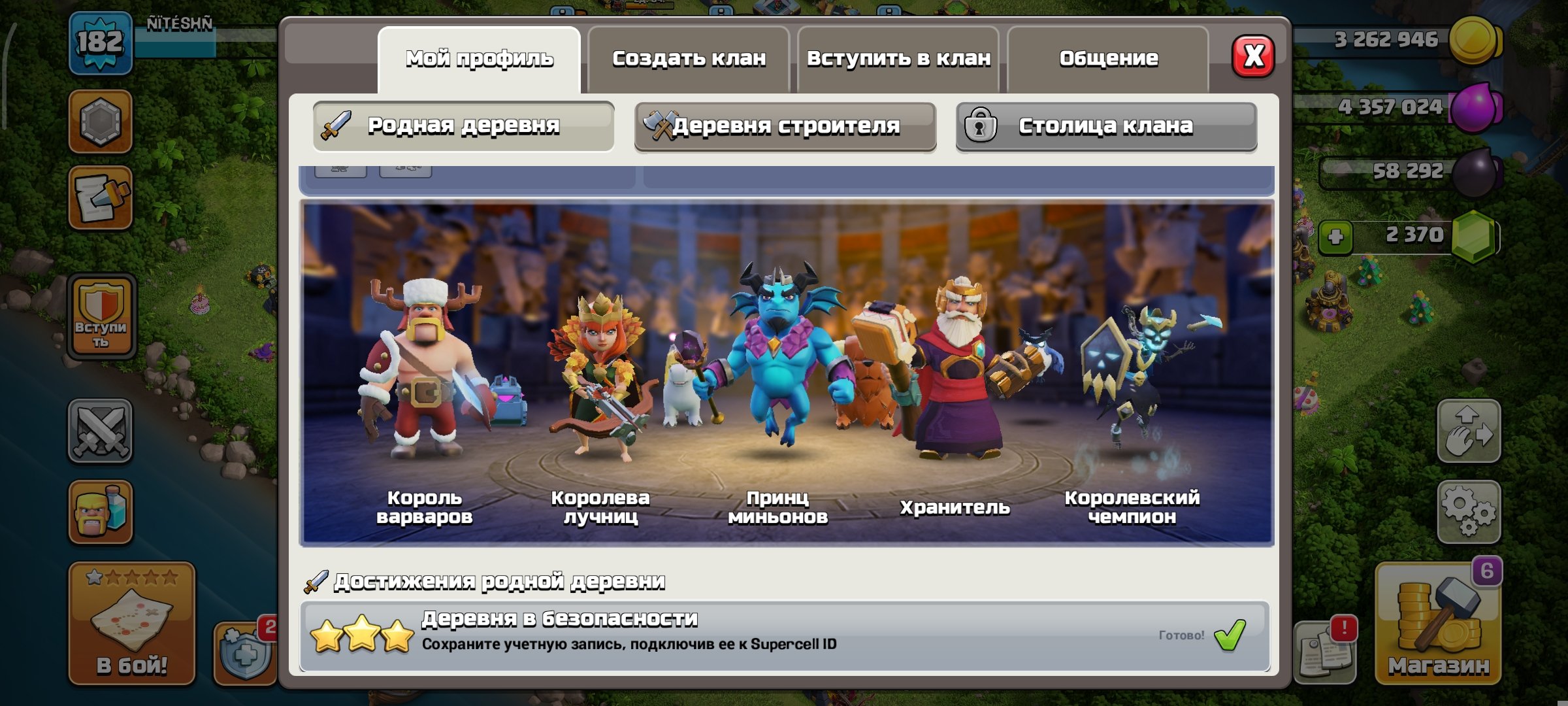Select the Родная деревня view
This screenshot has height=706, width=1568.
coord(464,124)
